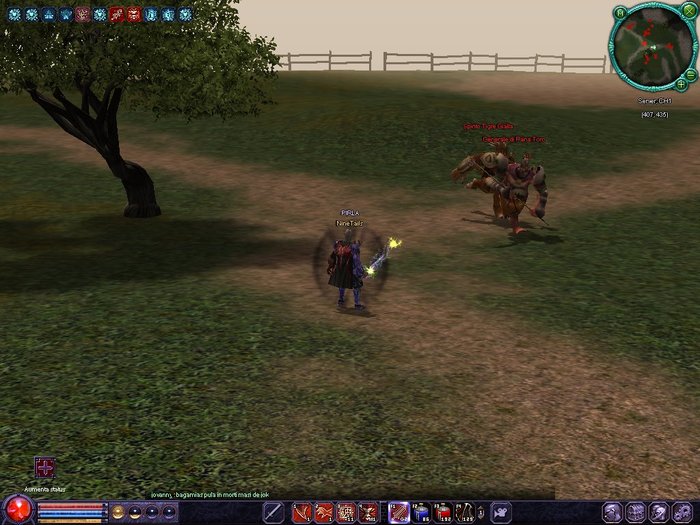Select the blue mana potion quickslot

(x=421, y=513)
